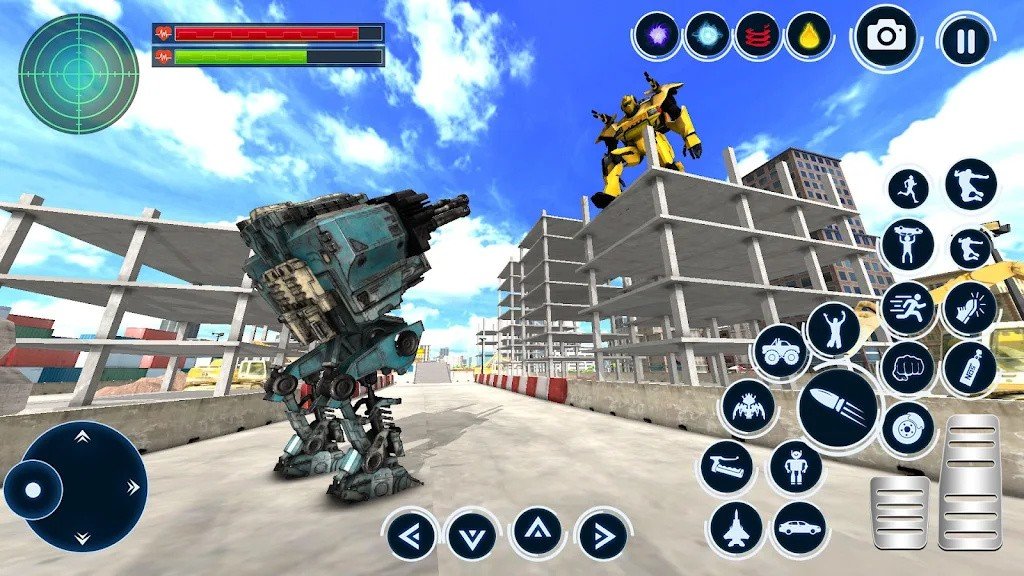
Task: Hit the brake disc button
Action: pyautogui.click(x=907, y=427)
